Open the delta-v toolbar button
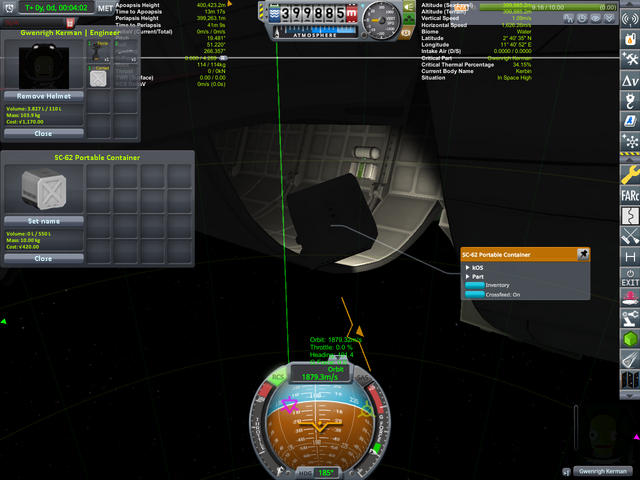The width and height of the screenshot is (640, 480). tap(629, 78)
